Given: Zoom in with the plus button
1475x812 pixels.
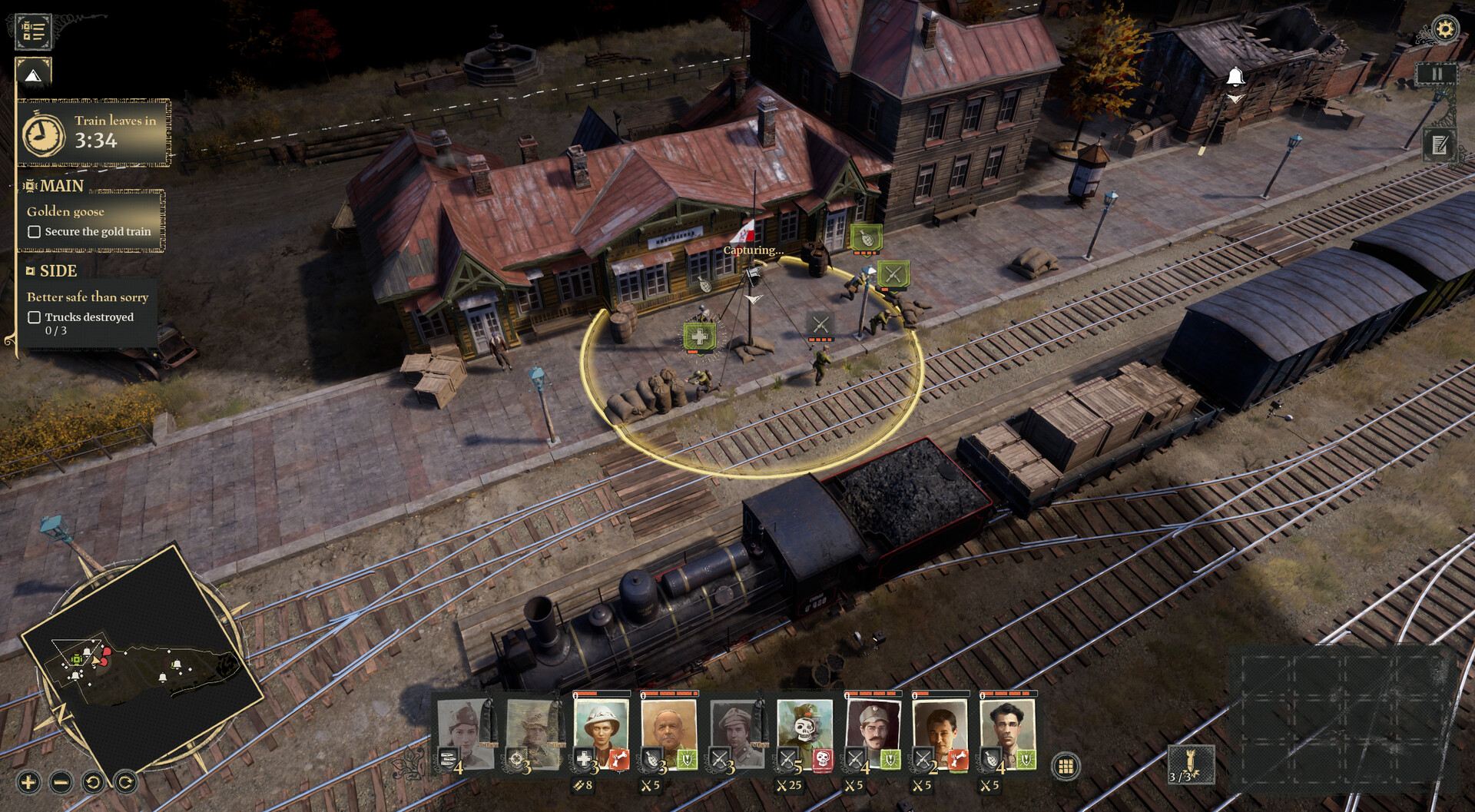Looking at the screenshot, I should tap(28, 783).
